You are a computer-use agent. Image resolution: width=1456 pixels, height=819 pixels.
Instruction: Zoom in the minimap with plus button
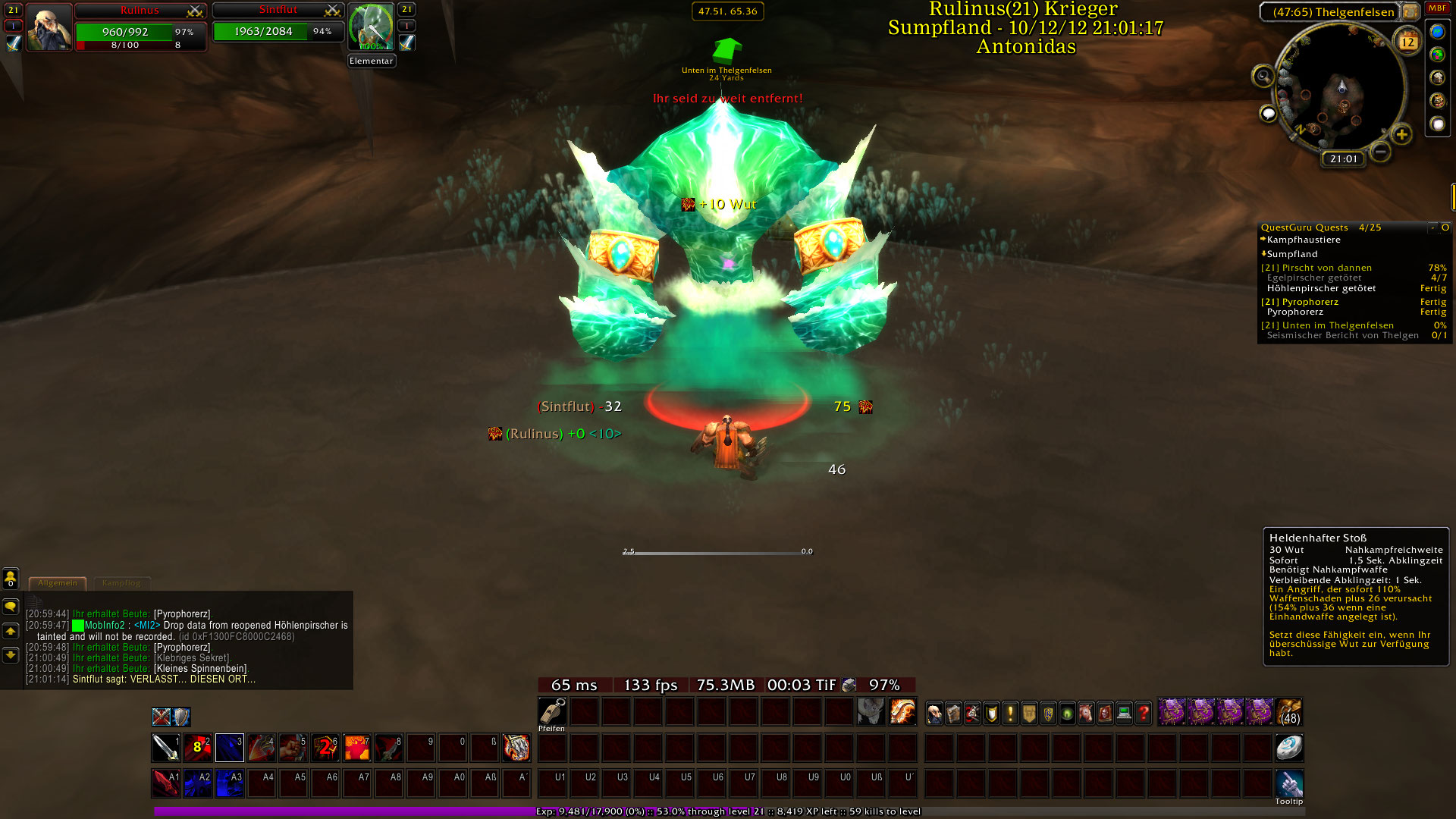point(1401,135)
